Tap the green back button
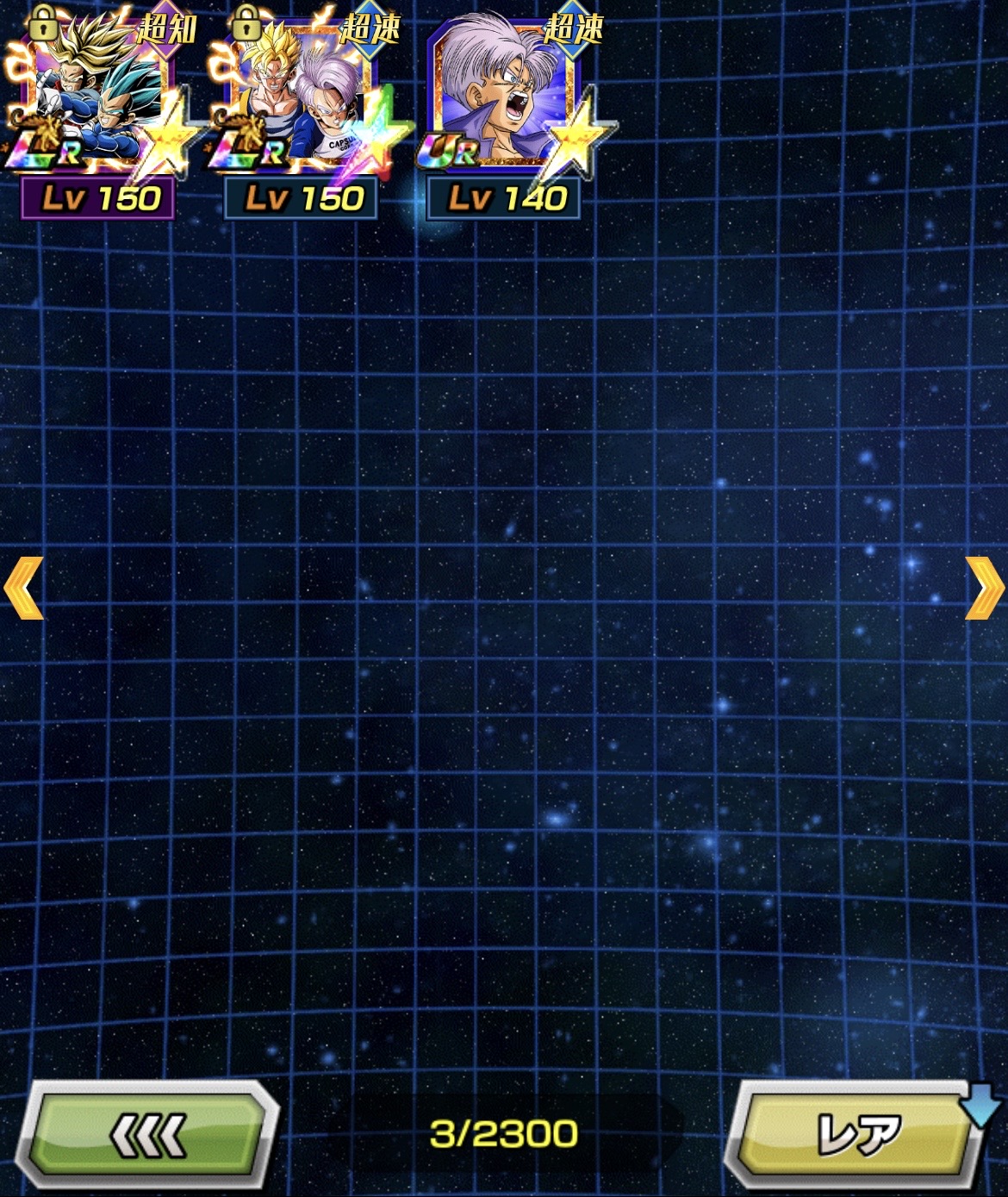Viewport: 1008px width, 1197px height. tap(148, 1135)
